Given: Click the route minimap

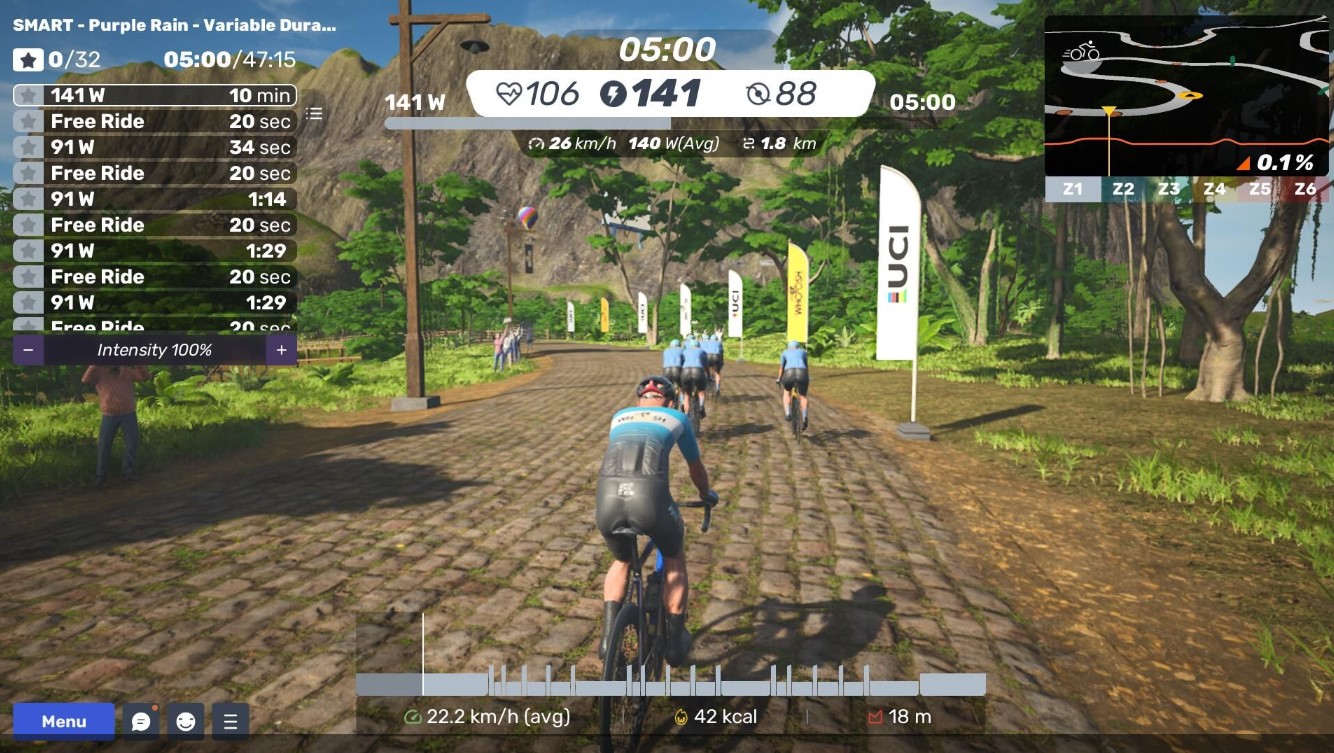Looking at the screenshot, I should tap(1186, 96).
